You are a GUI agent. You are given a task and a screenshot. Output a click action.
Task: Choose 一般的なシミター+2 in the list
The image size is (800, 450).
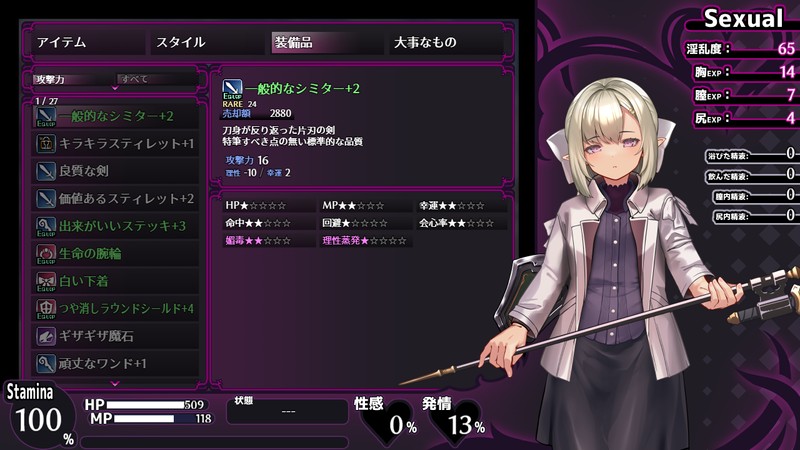[116, 116]
